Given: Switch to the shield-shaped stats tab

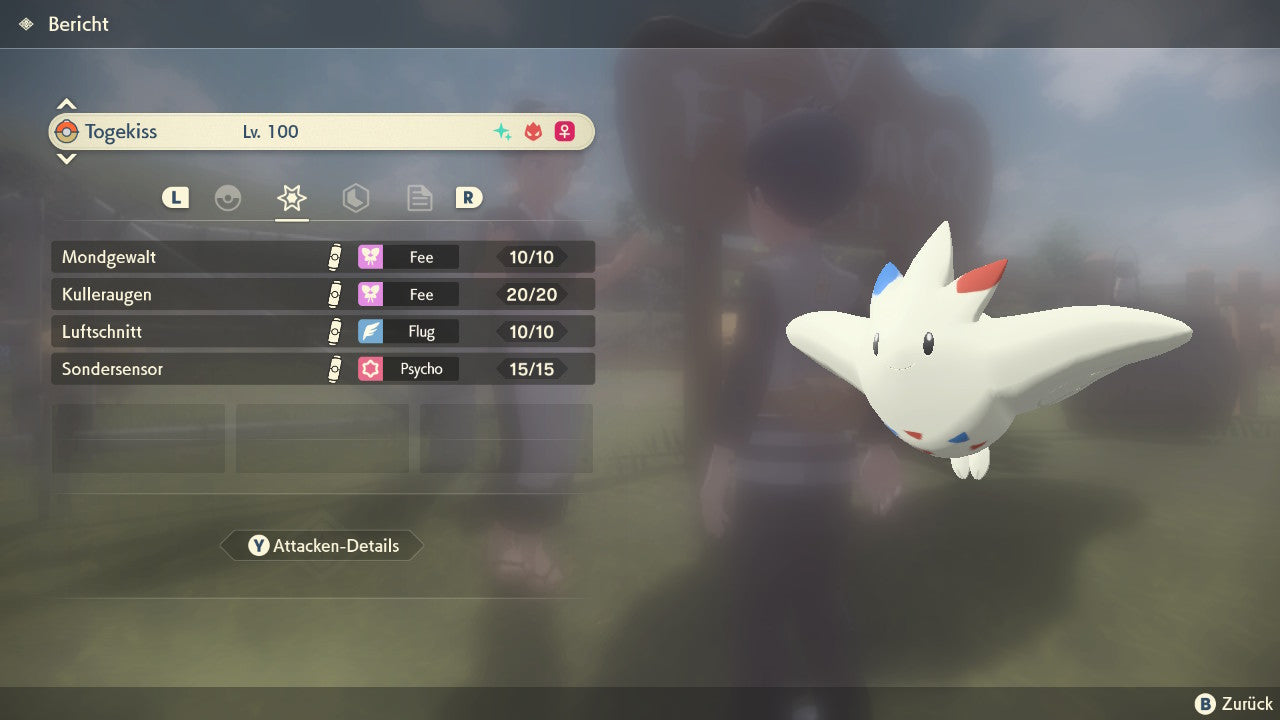Looking at the screenshot, I should tap(355, 198).
